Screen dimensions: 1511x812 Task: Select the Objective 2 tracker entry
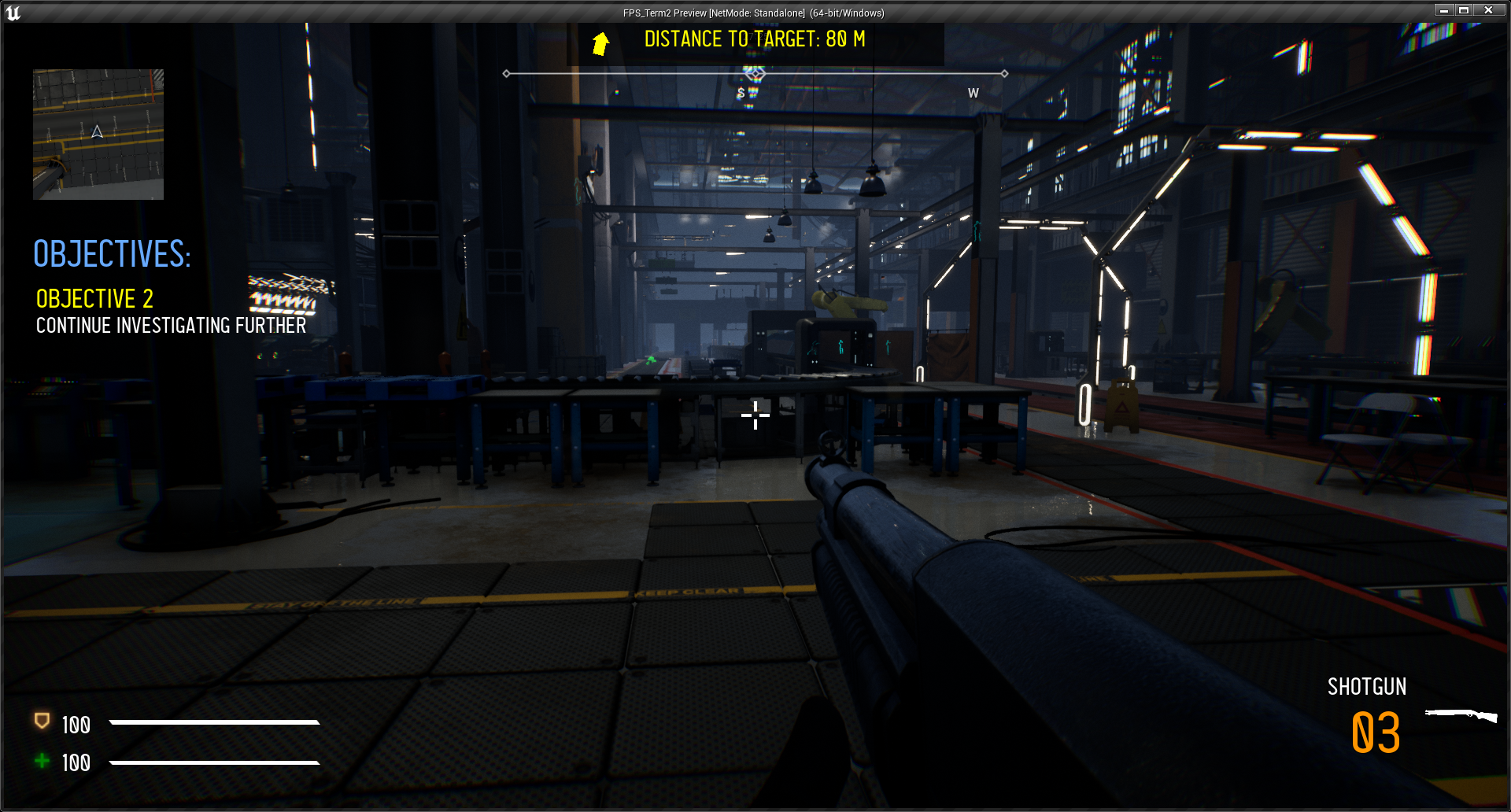[x=94, y=299]
